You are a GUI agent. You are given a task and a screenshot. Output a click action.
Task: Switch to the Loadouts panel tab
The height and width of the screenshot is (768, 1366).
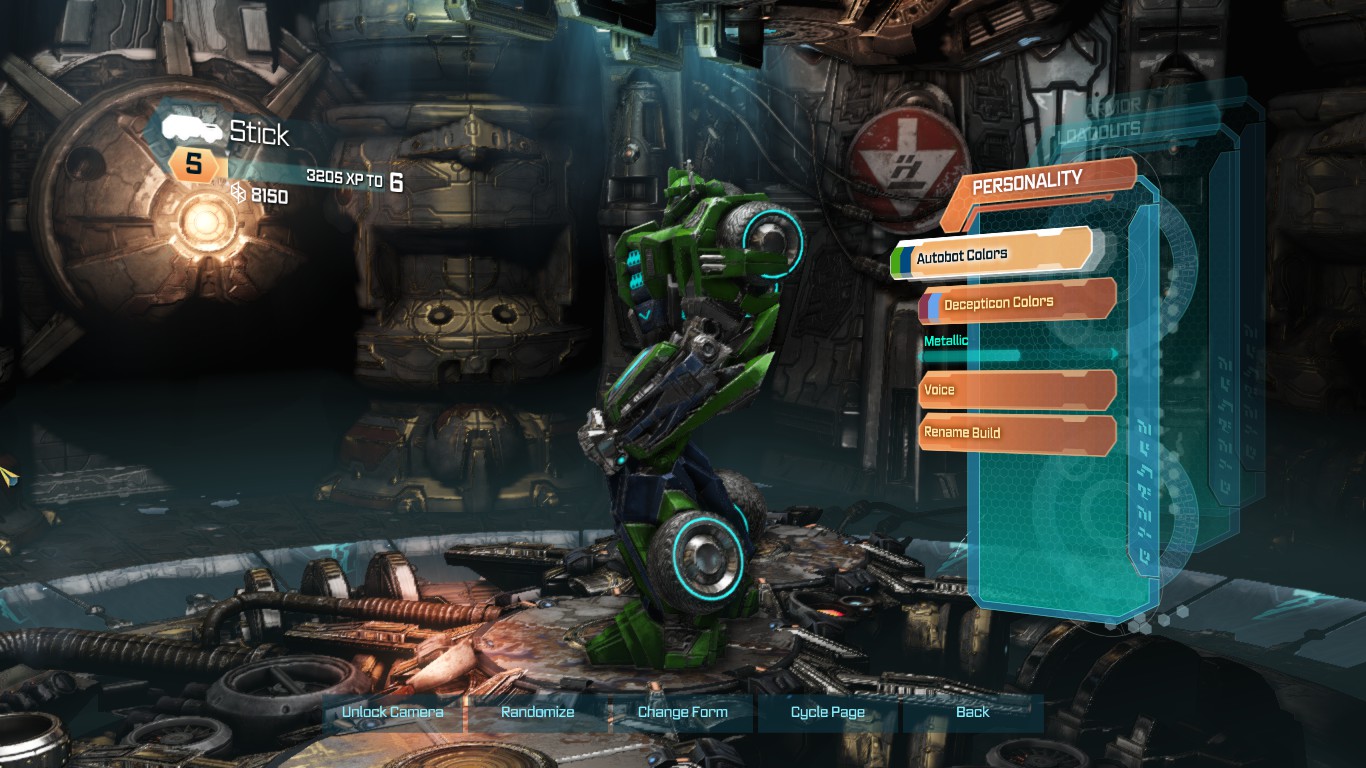tap(1101, 132)
